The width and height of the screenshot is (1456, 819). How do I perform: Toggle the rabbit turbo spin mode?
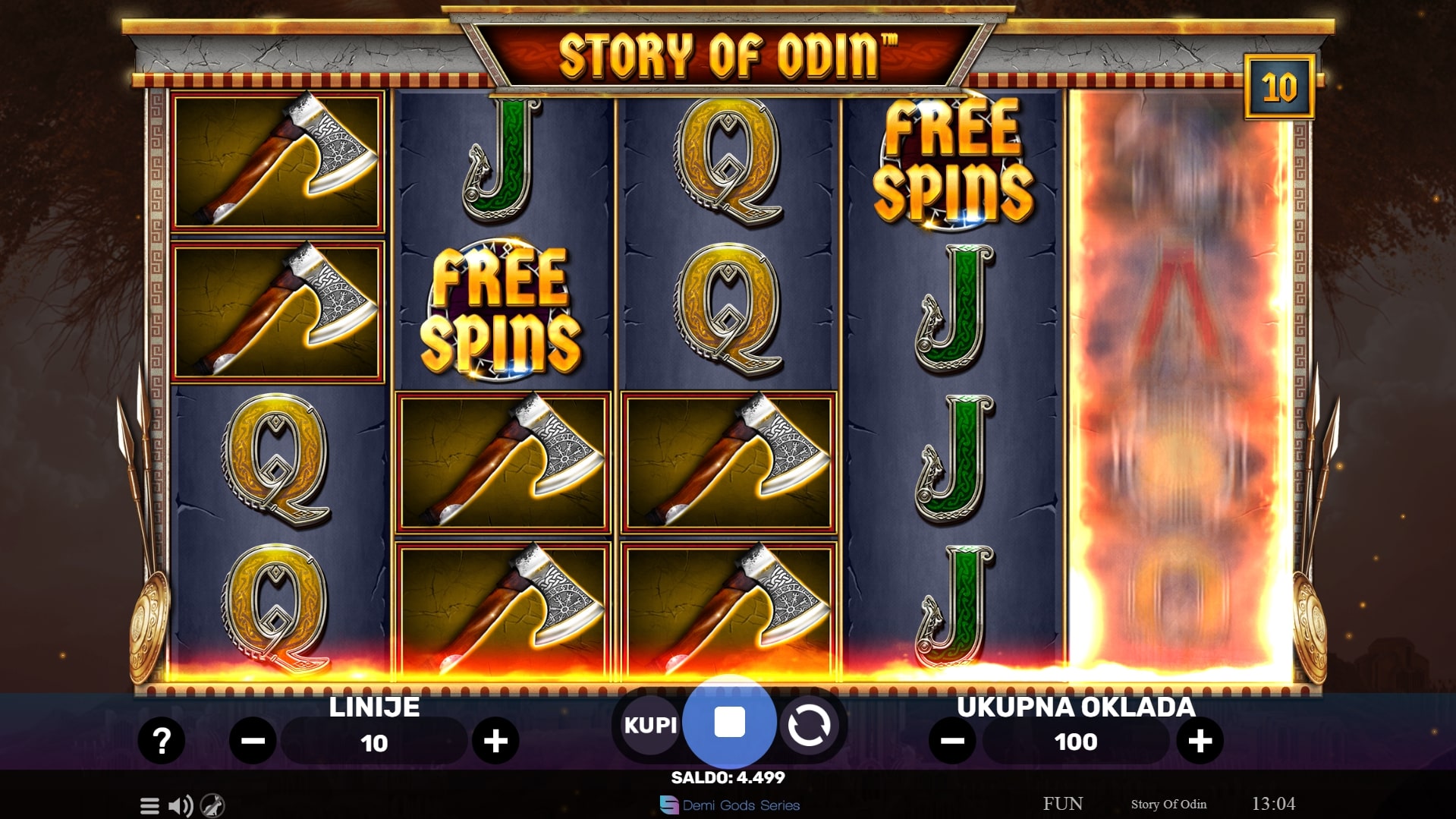(x=212, y=805)
